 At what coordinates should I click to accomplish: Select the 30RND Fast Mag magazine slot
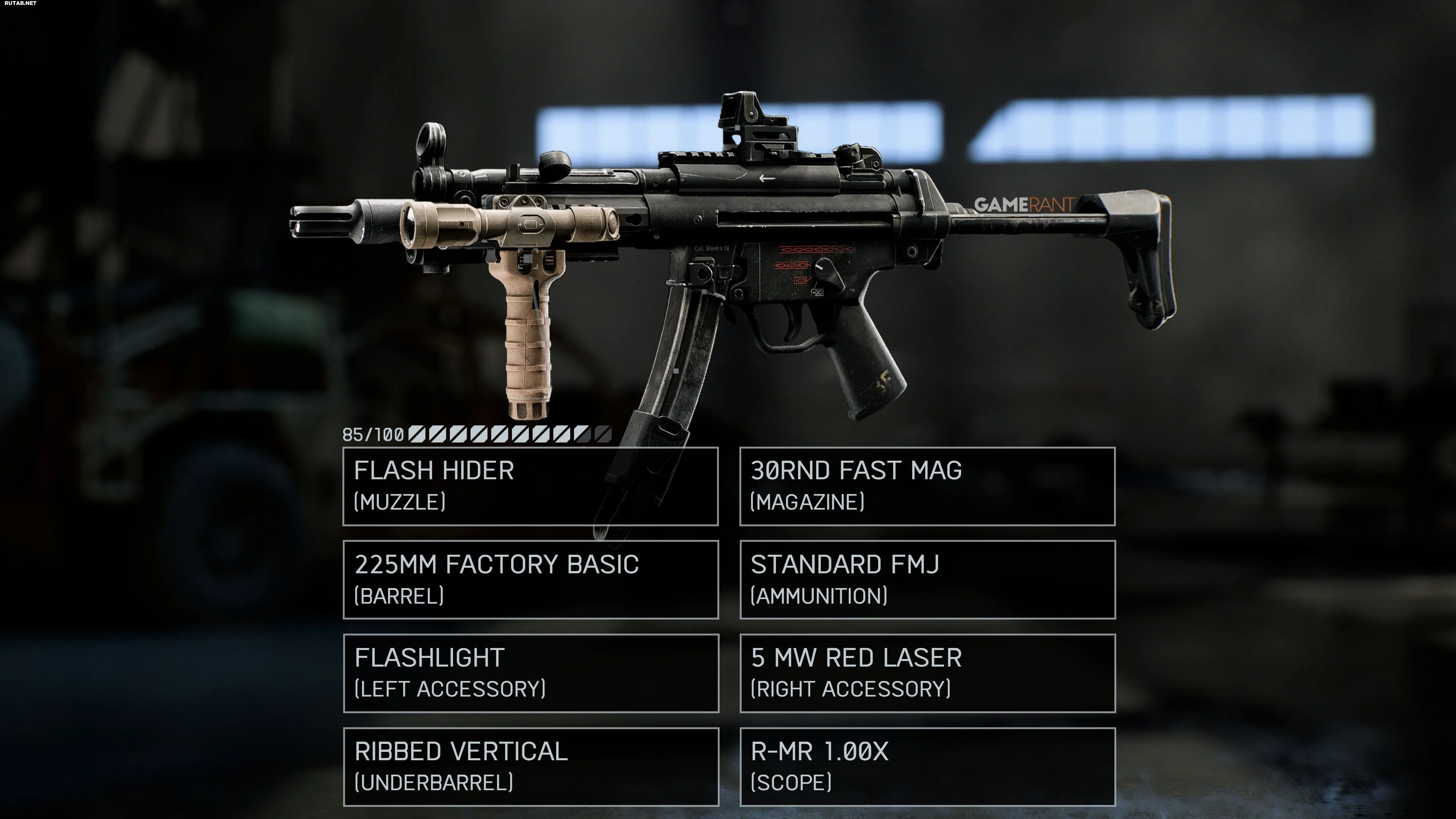click(927, 486)
